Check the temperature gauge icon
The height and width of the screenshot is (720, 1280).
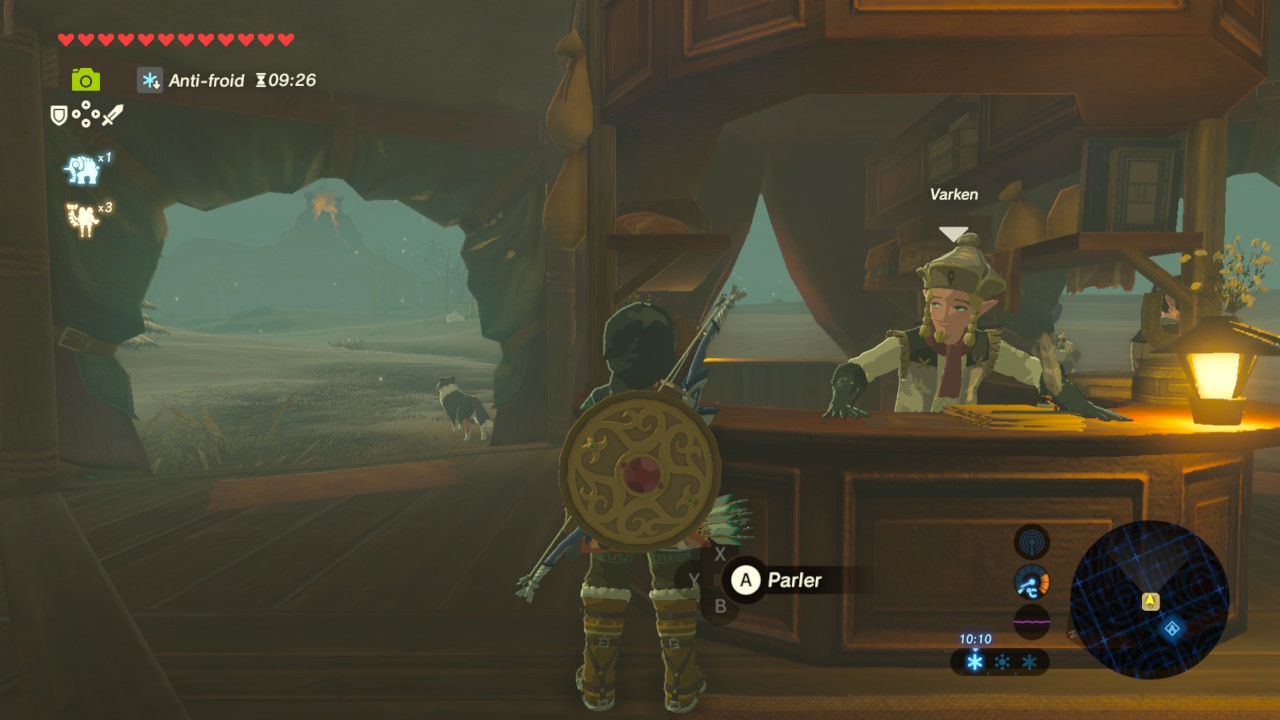point(1032,582)
